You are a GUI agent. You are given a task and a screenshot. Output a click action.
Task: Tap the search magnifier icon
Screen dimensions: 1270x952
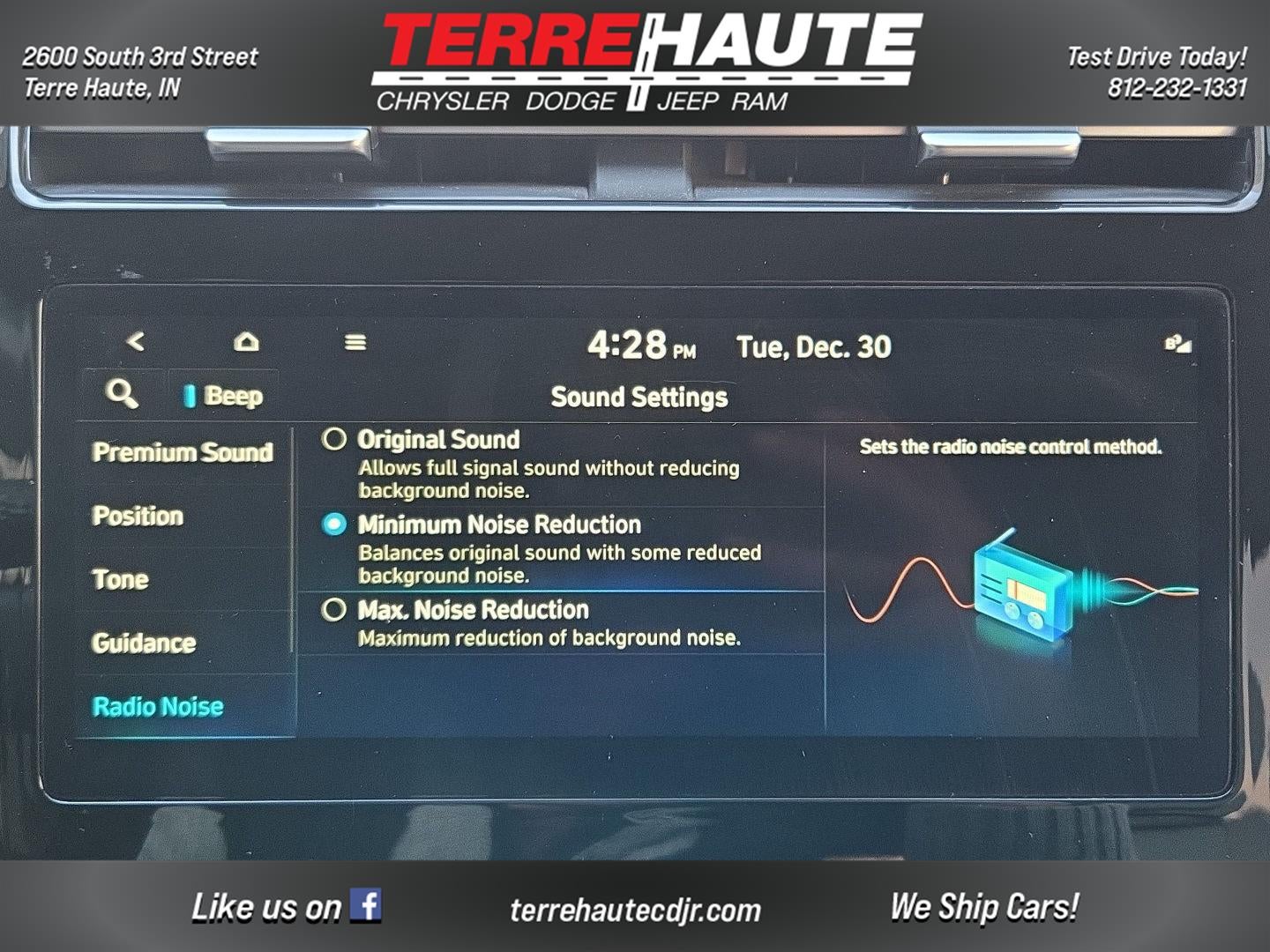click(121, 394)
